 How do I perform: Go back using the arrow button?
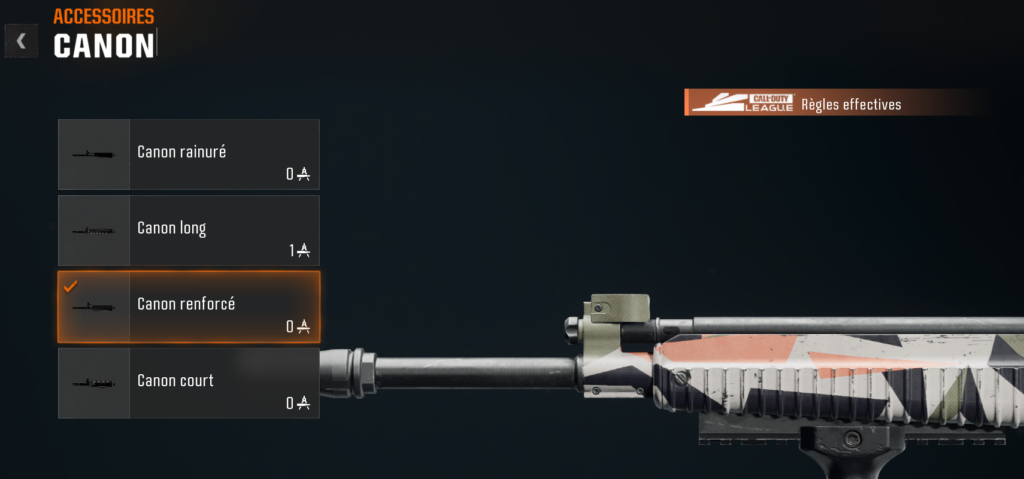[x=21, y=41]
